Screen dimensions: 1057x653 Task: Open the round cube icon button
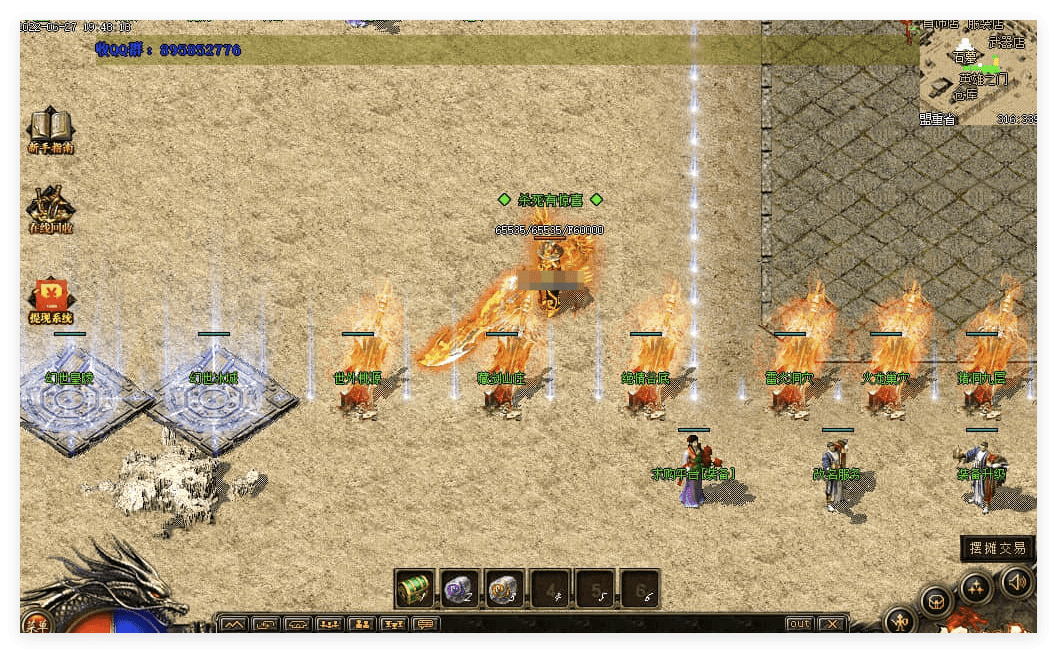click(936, 602)
